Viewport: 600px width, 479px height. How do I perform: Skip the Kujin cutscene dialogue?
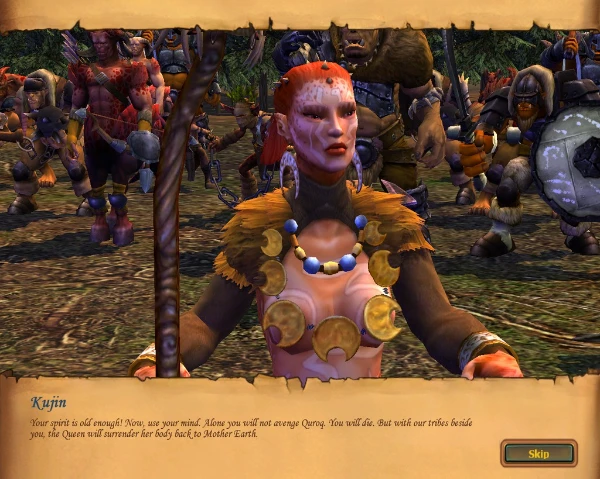(538, 454)
